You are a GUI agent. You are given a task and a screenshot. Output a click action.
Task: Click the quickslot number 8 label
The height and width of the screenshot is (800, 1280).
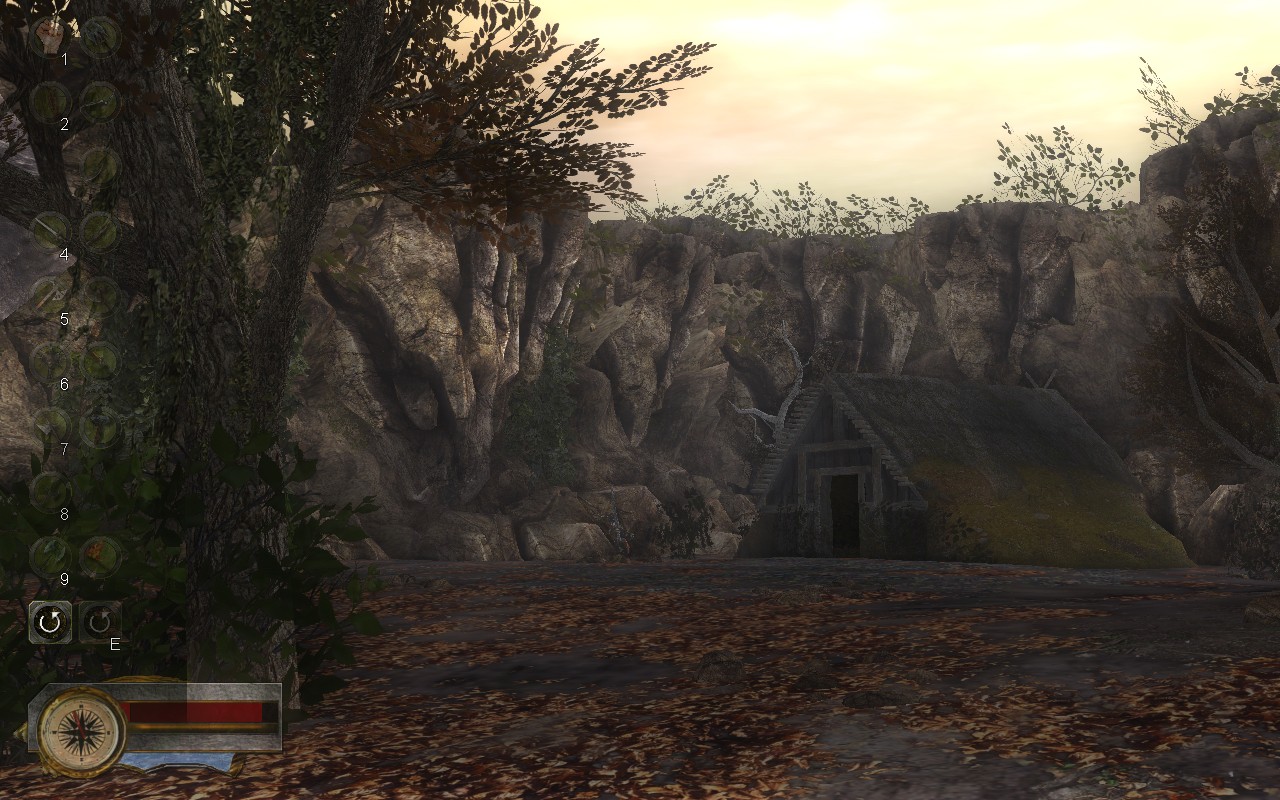coord(63,512)
